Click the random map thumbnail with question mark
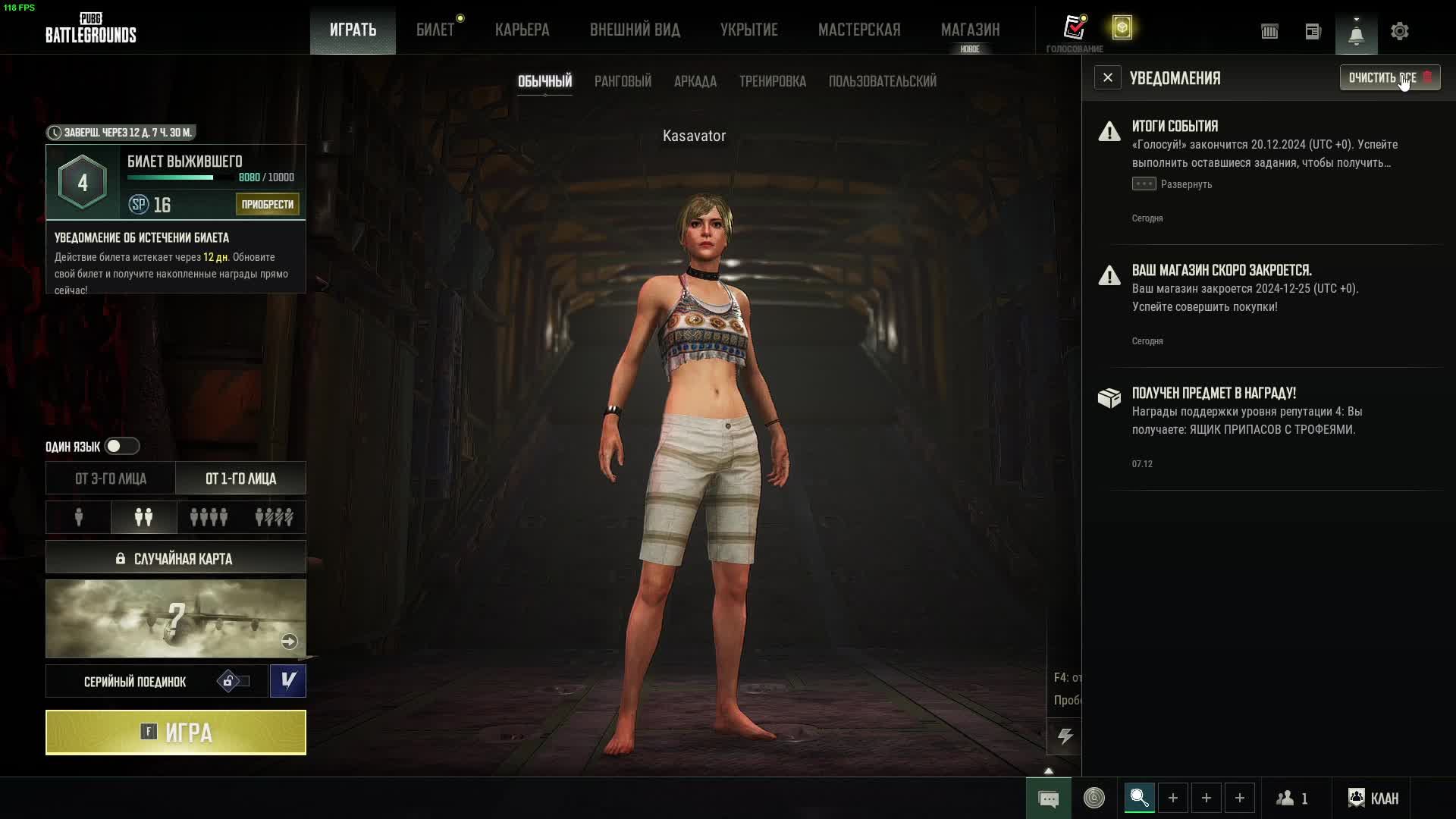The height and width of the screenshot is (819, 1456). [x=176, y=619]
